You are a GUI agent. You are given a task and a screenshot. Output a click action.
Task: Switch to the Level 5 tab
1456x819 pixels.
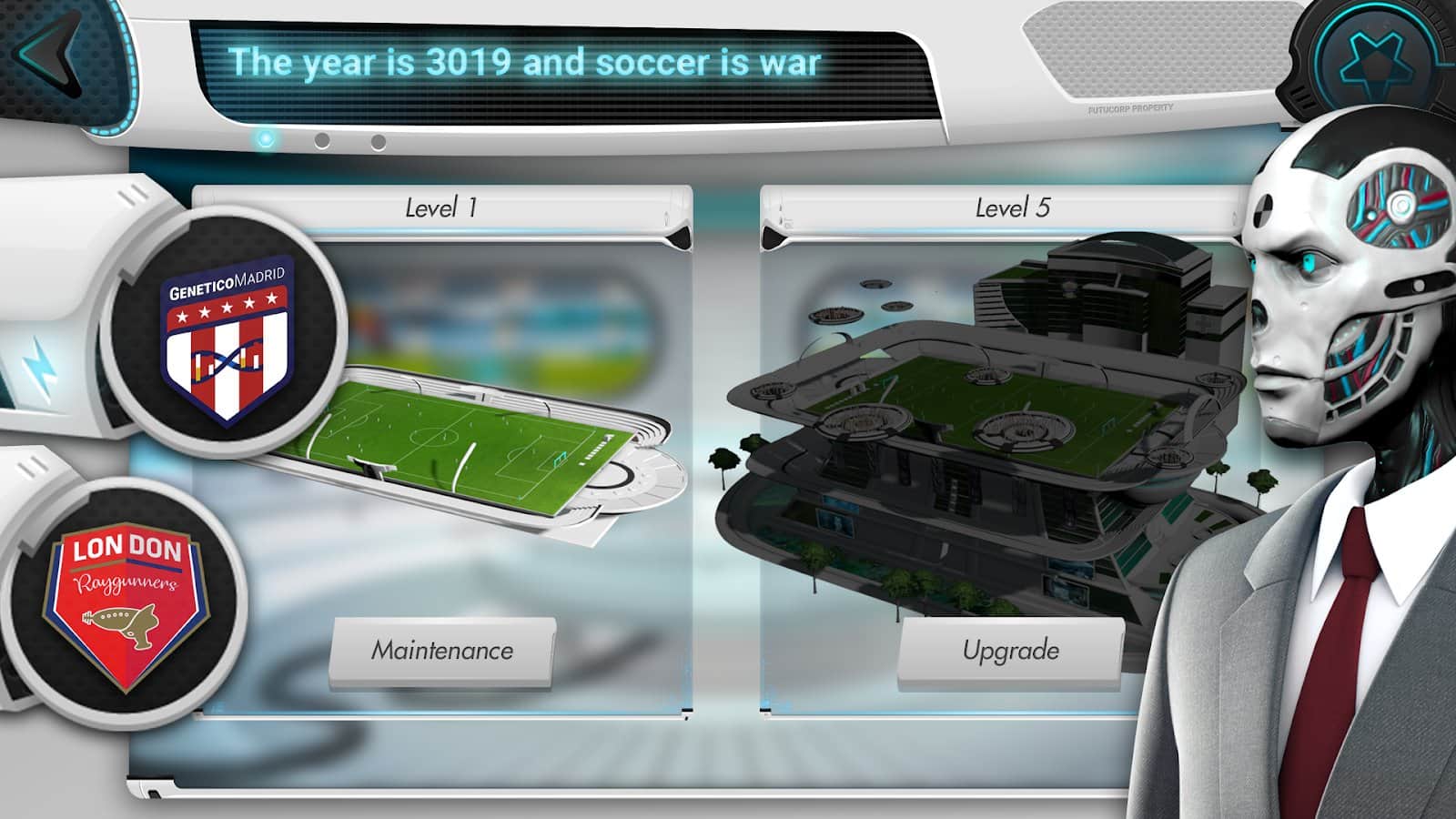pyautogui.click(x=1012, y=207)
